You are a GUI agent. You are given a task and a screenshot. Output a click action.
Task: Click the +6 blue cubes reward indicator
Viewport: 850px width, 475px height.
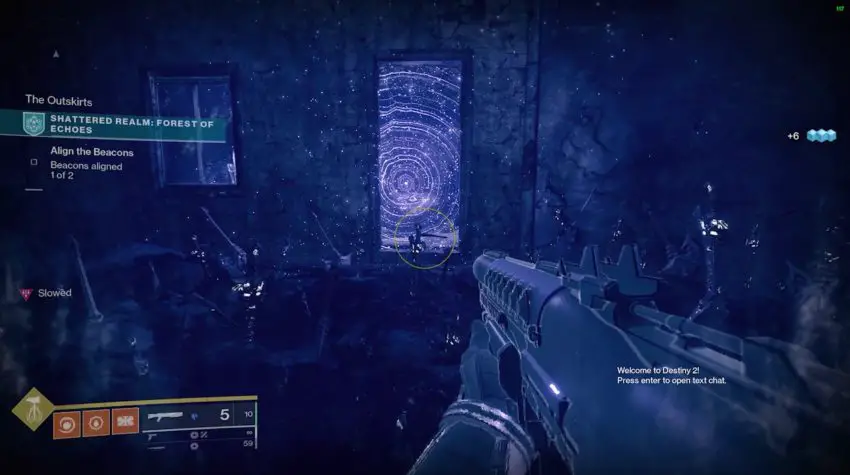[812, 136]
